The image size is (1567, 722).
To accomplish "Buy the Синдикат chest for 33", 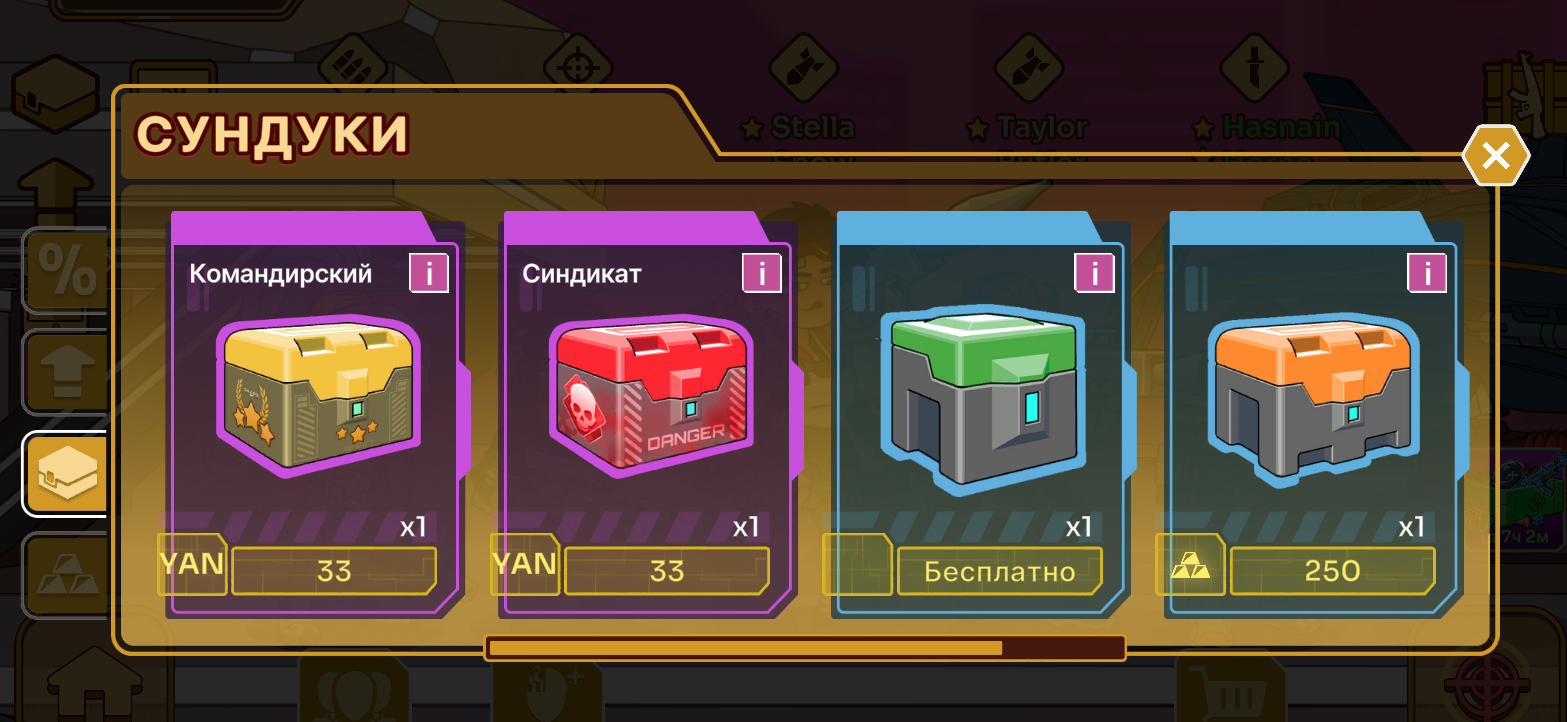I will (x=666, y=571).
